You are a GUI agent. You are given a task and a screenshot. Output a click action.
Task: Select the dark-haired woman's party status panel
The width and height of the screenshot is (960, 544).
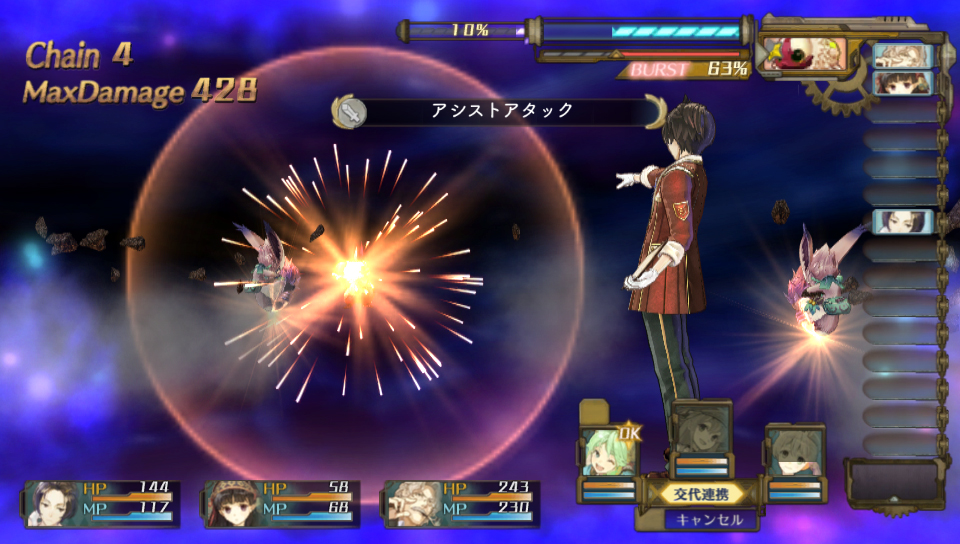102,503
